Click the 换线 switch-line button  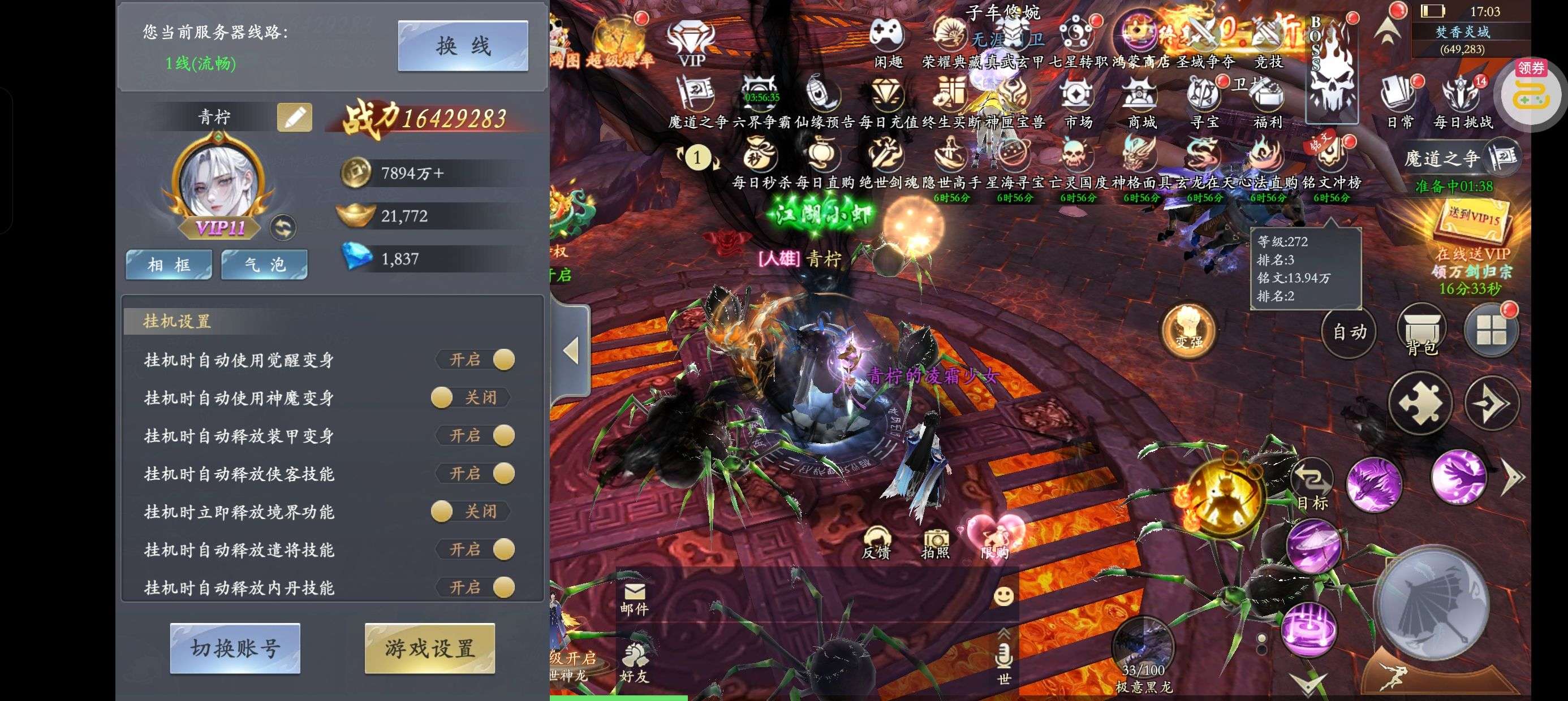[x=463, y=46]
